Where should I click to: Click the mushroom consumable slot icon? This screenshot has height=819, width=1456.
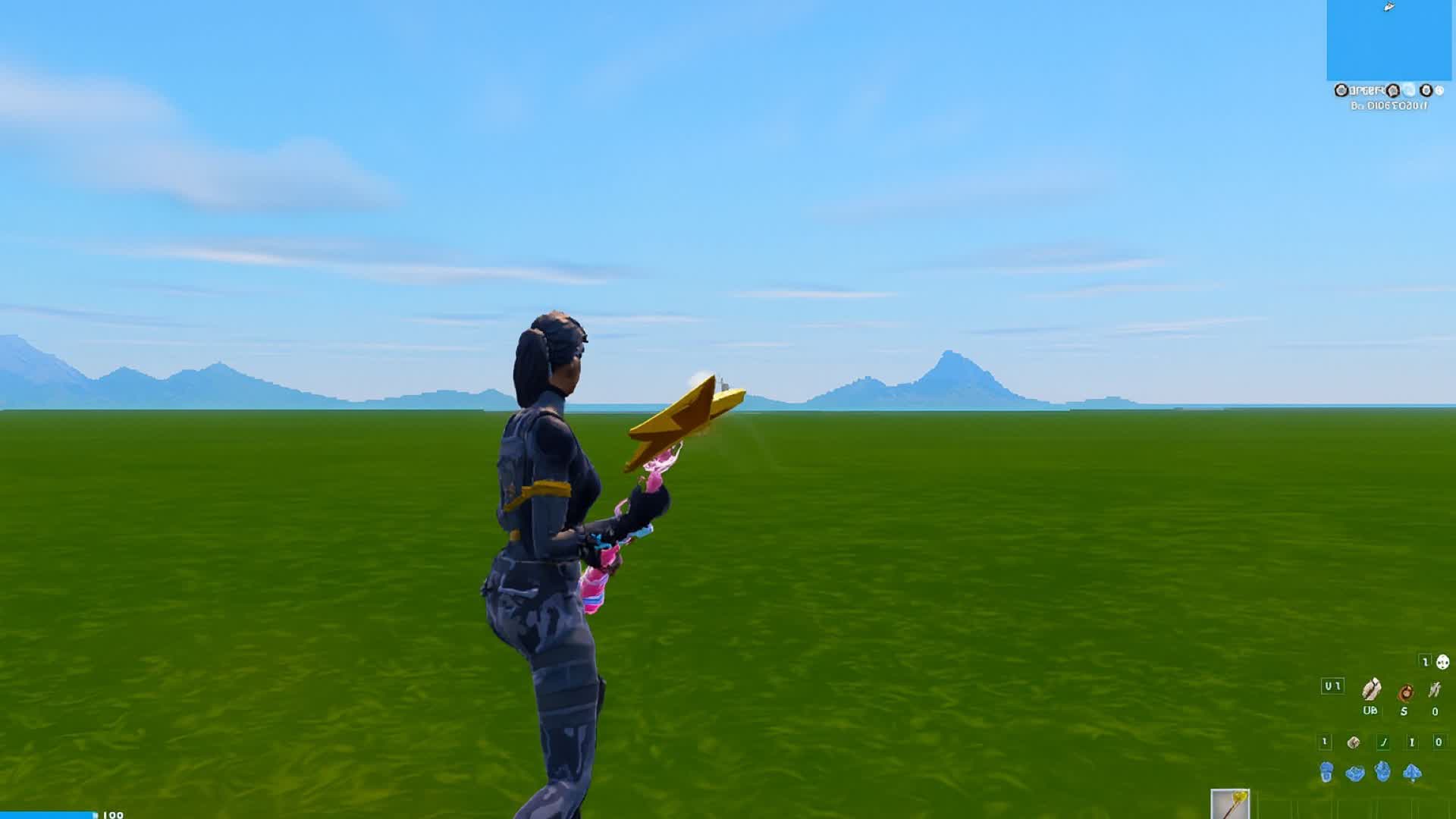coord(1354,742)
